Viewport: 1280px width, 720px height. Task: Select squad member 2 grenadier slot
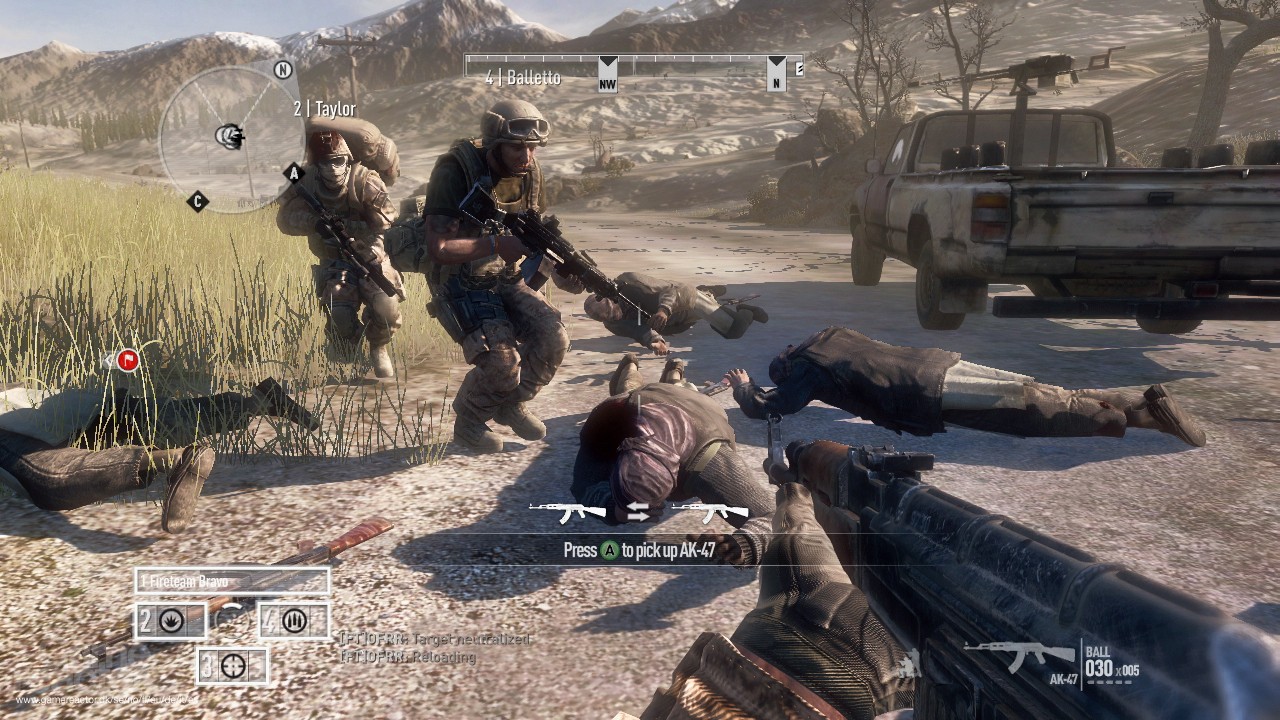click(171, 621)
